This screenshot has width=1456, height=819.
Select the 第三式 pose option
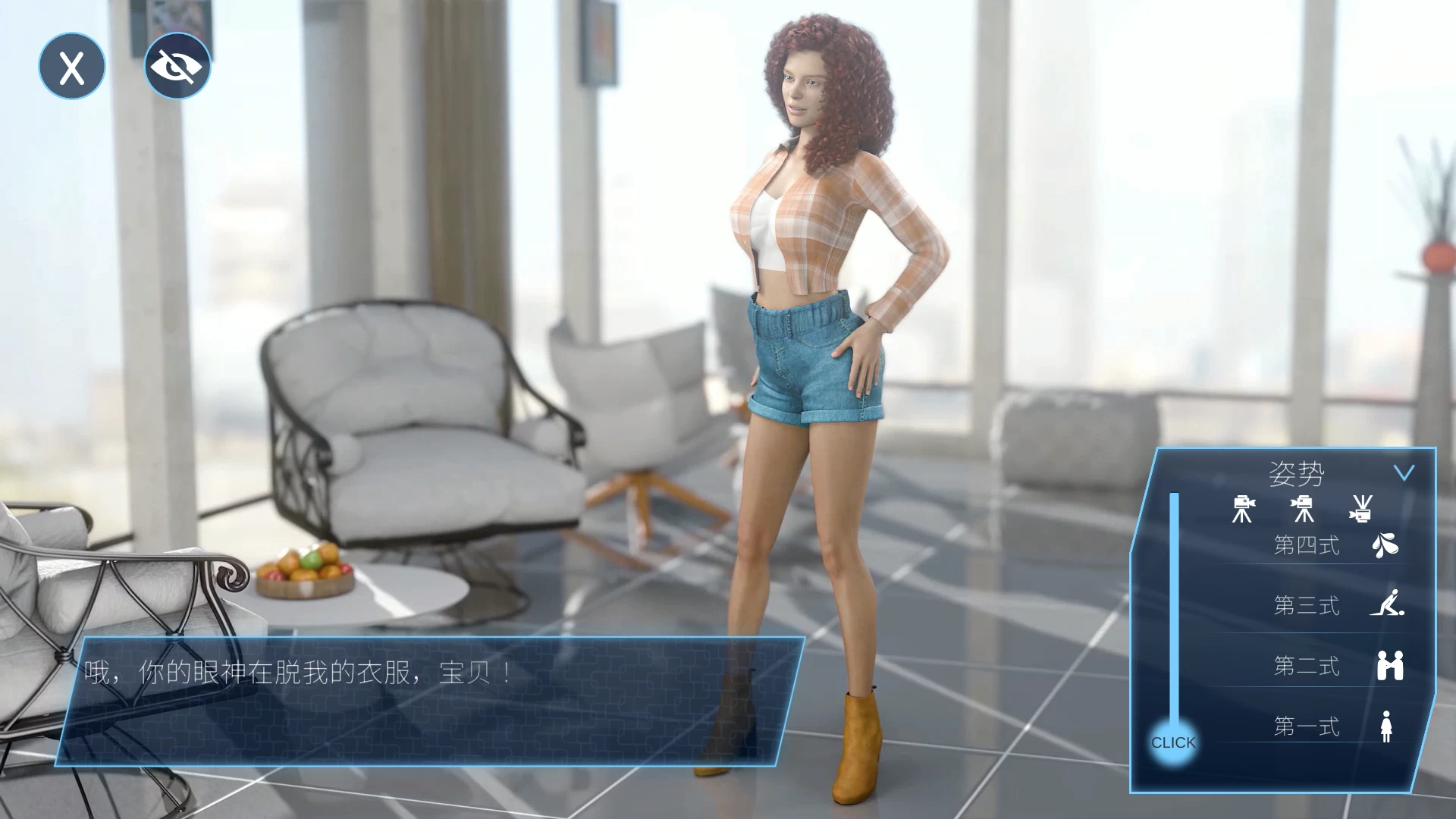pyautogui.click(x=1307, y=606)
